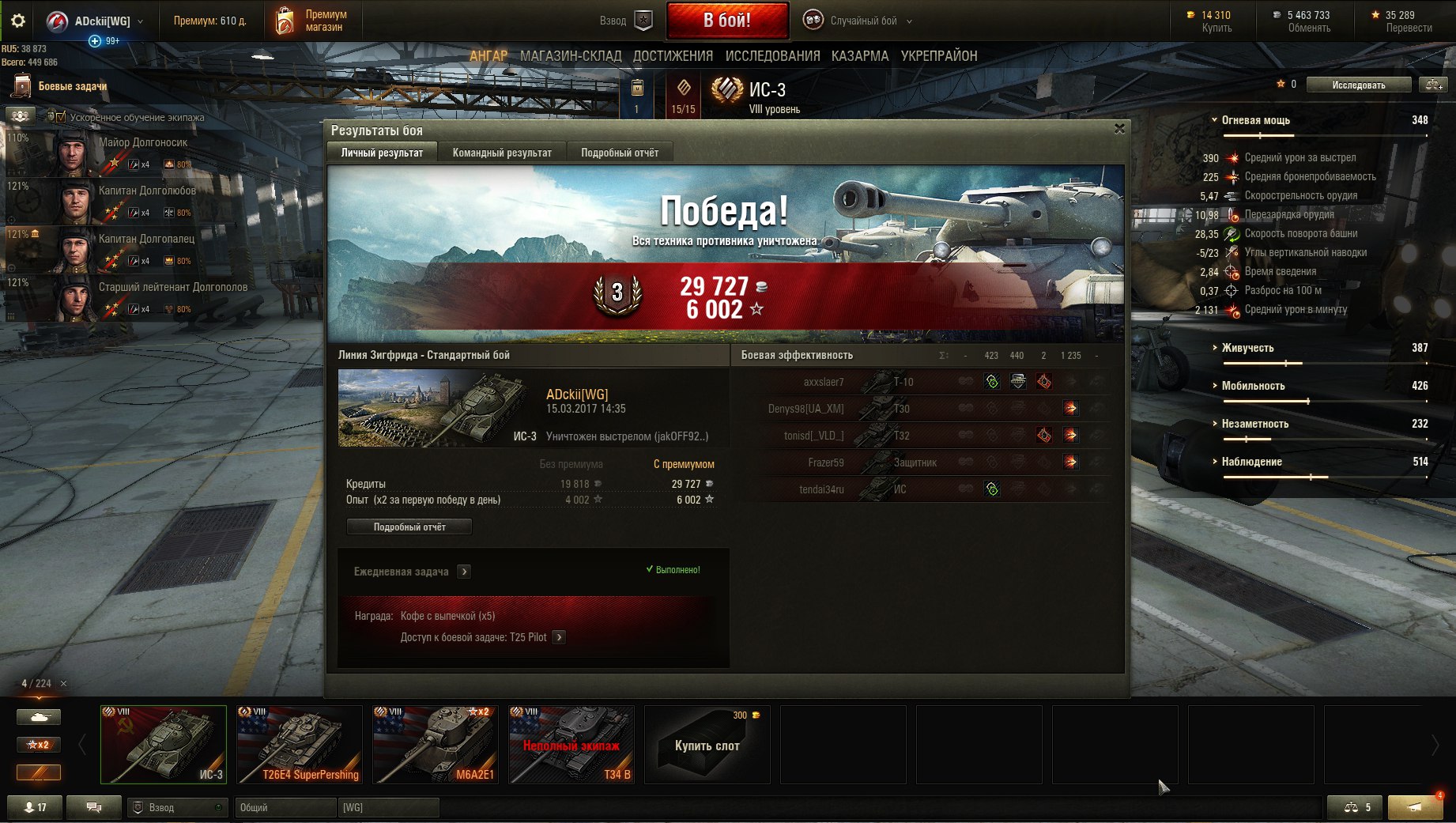Start battle with the red В бой! button

[x=727, y=21]
